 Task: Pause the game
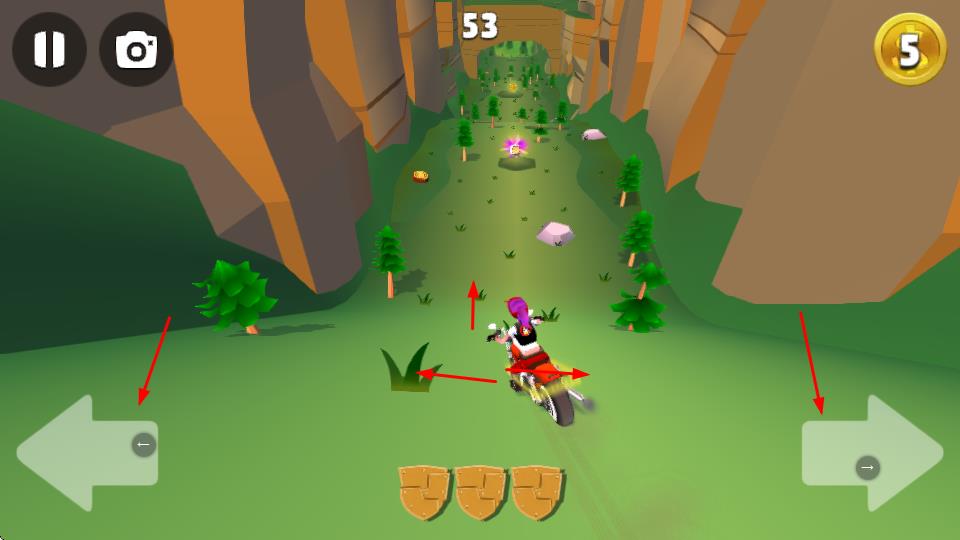pyautogui.click(x=49, y=49)
